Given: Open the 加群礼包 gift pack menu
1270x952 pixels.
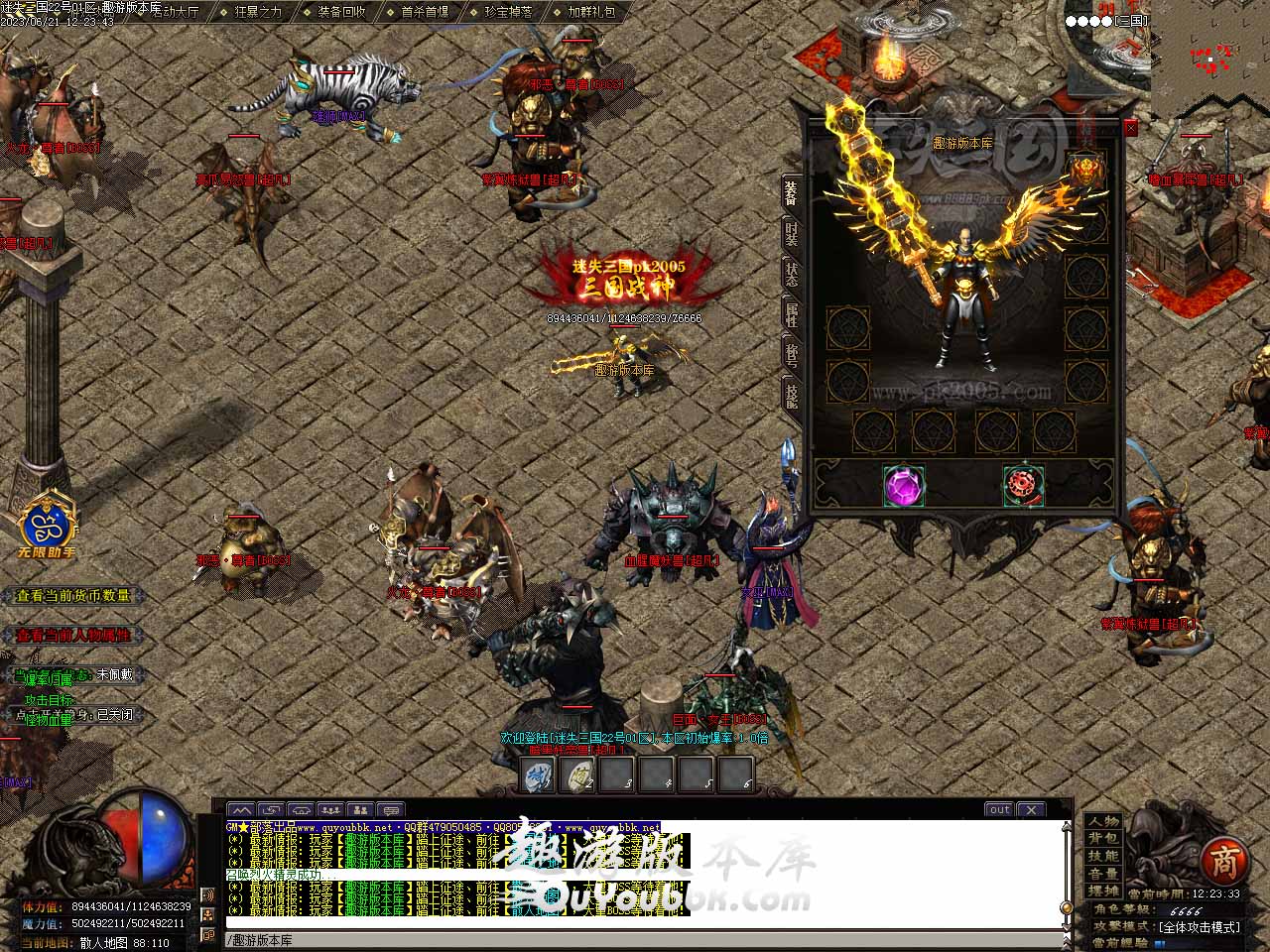Looking at the screenshot, I should coord(591,12).
